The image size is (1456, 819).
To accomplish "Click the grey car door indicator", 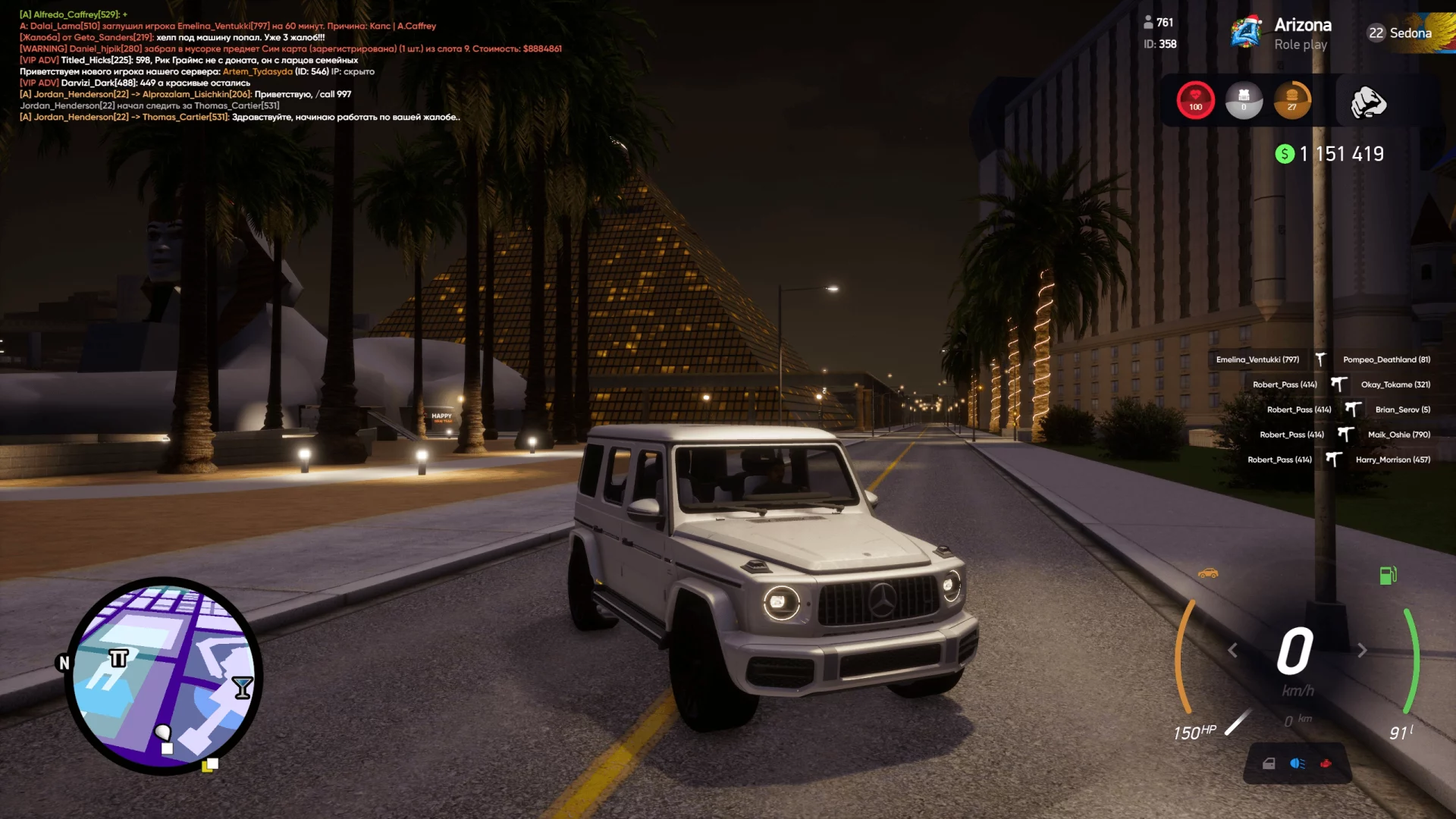I will point(1269,764).
